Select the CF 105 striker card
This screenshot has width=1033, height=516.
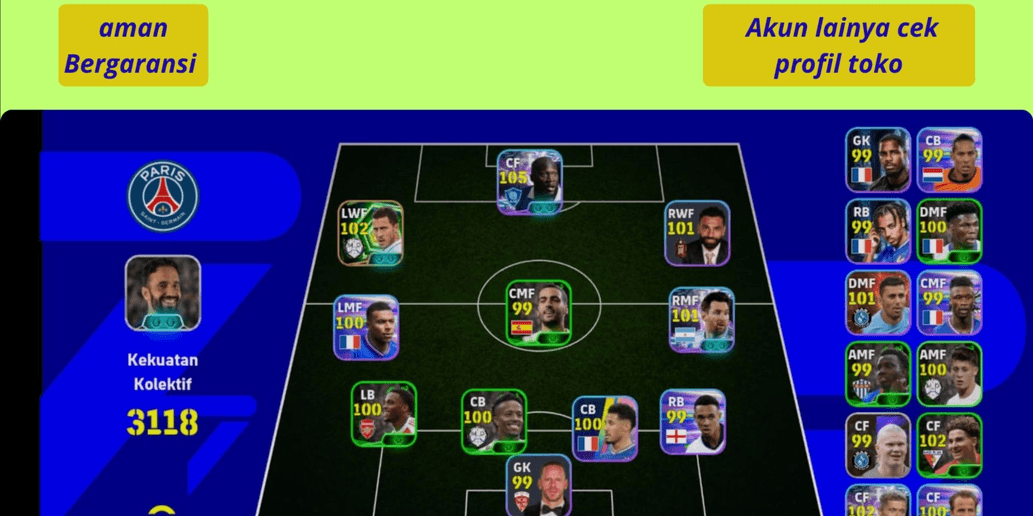pyautogui.click(x=530, y=181)
